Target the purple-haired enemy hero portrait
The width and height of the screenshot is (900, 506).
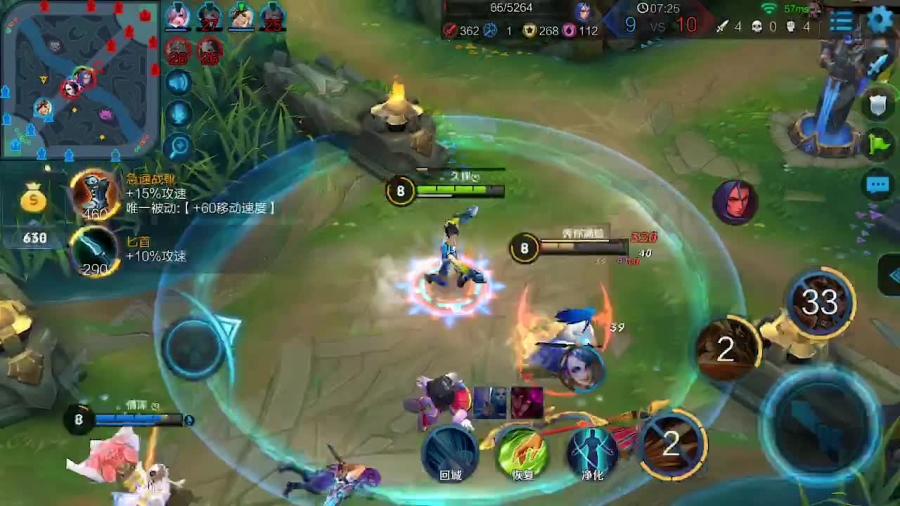tap(734, 202)
